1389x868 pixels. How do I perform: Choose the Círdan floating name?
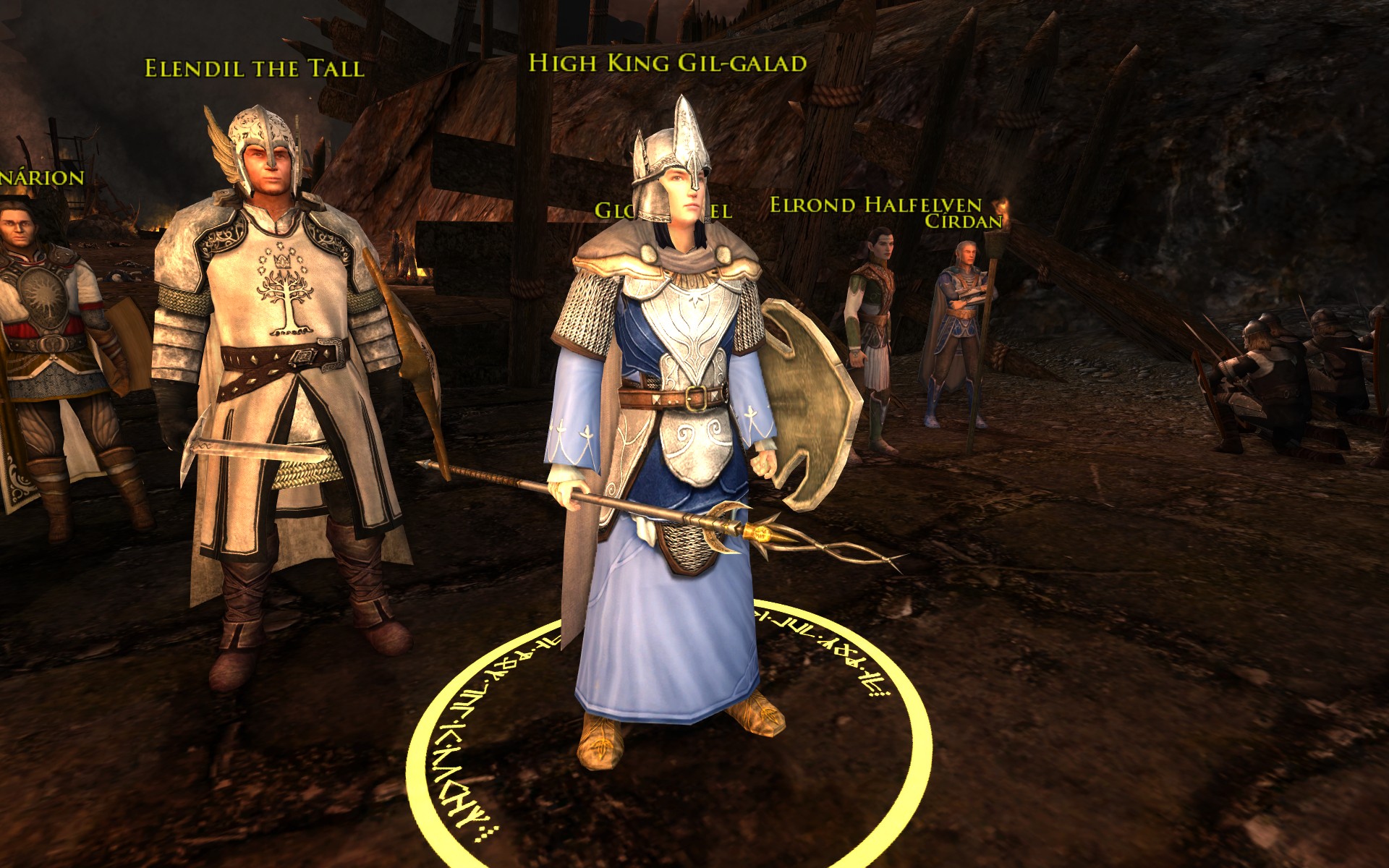[x=964, y=221]
